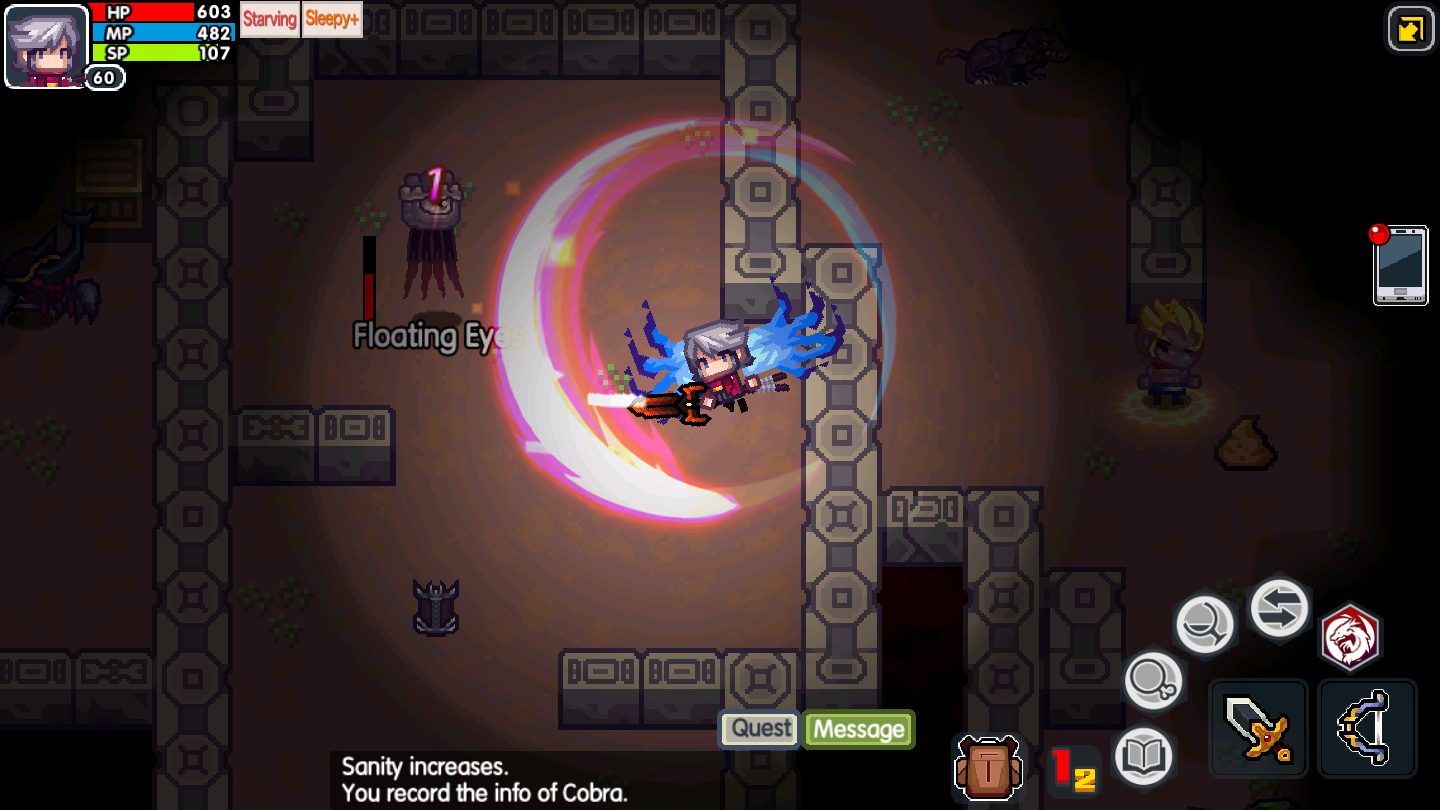Image resolution: width=1440 pixels, height=810 pixels.
Task: Click the Floating Eyes enemy health bar
Action: pyautogui.click(x=368, y=280)
